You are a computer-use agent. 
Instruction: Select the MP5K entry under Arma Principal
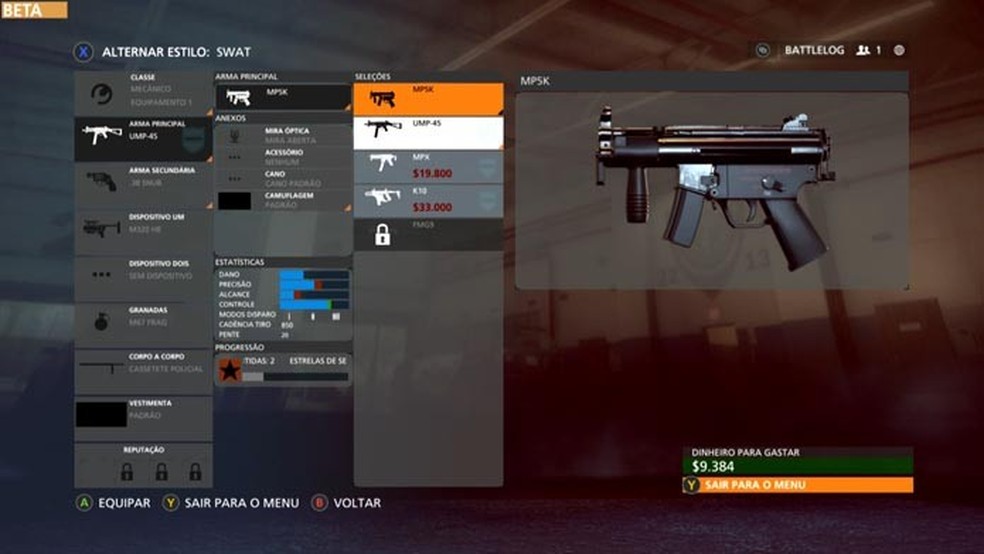pyautogui.click(x=283, y=97)
